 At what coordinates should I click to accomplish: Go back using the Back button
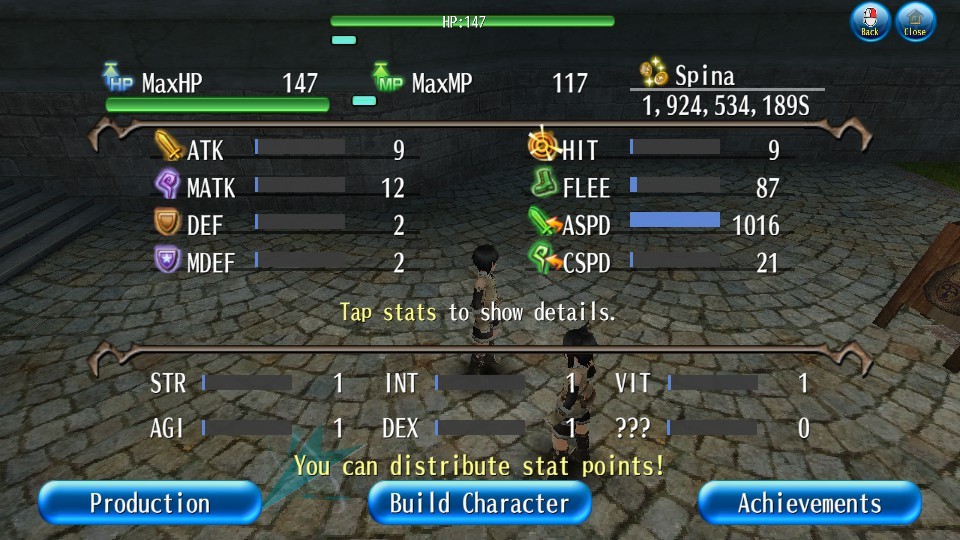click(870, 20)
